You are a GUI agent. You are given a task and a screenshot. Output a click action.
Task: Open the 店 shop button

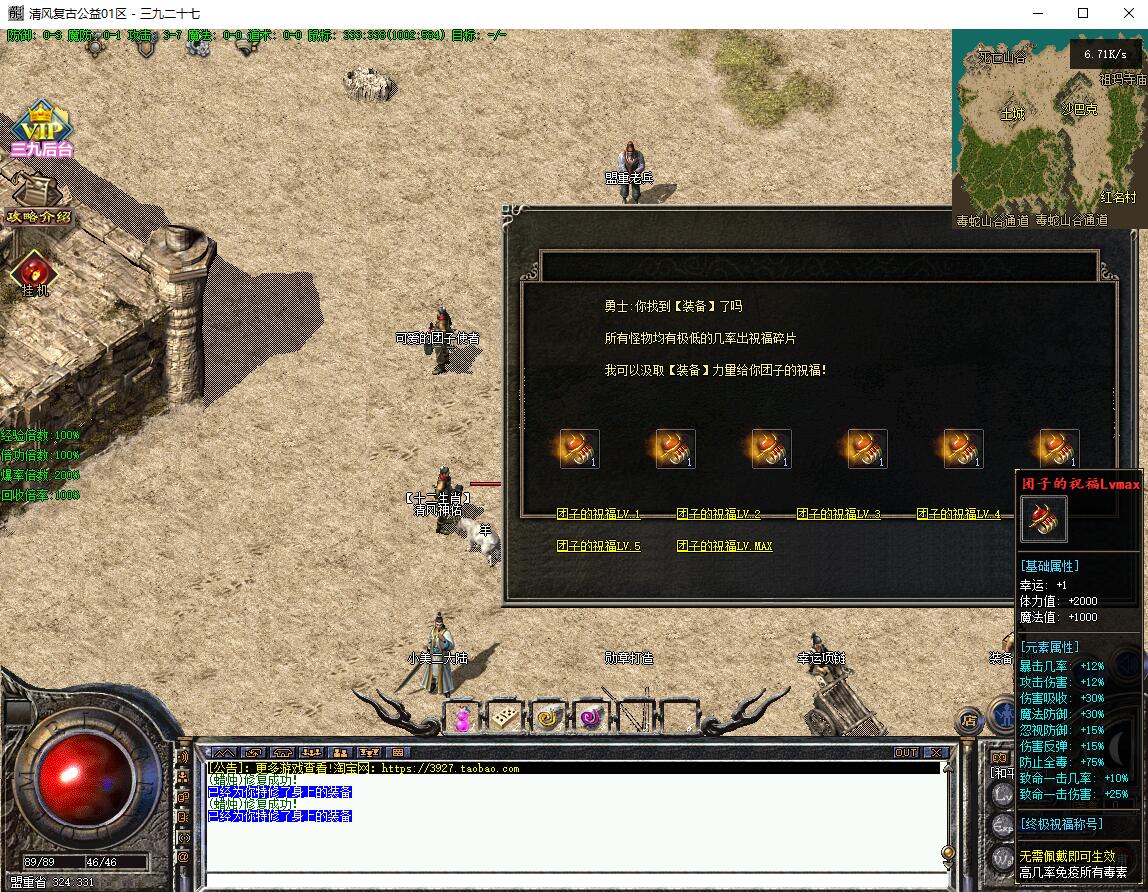(x=968, y=719)
